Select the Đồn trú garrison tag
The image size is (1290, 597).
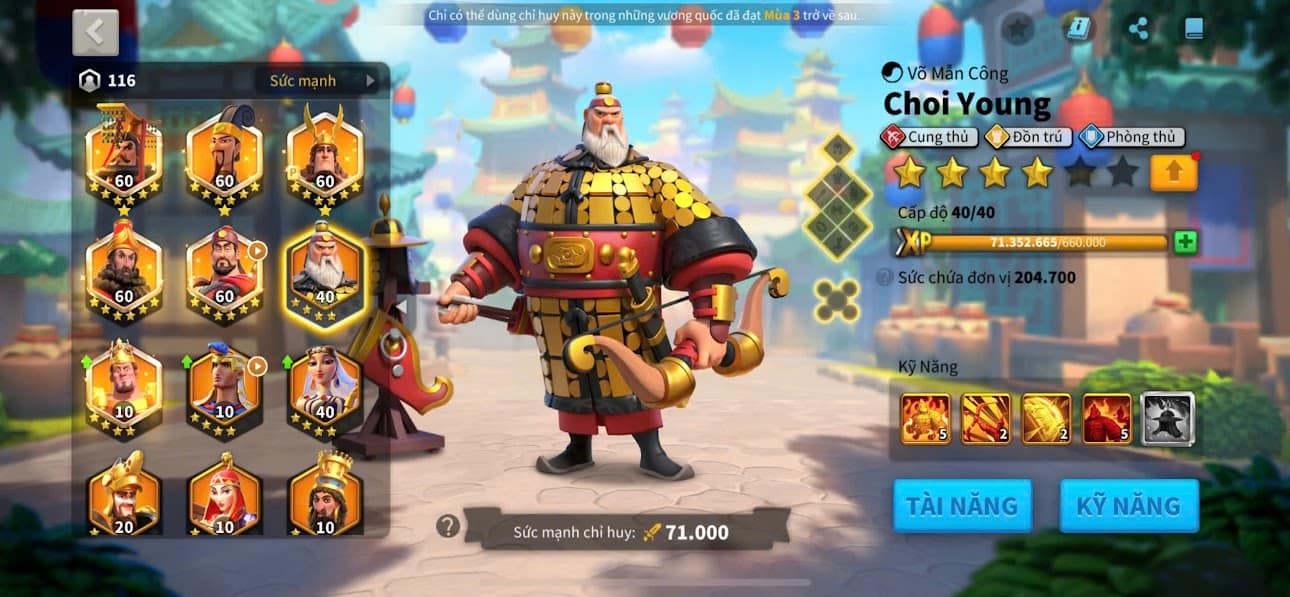1029,137
